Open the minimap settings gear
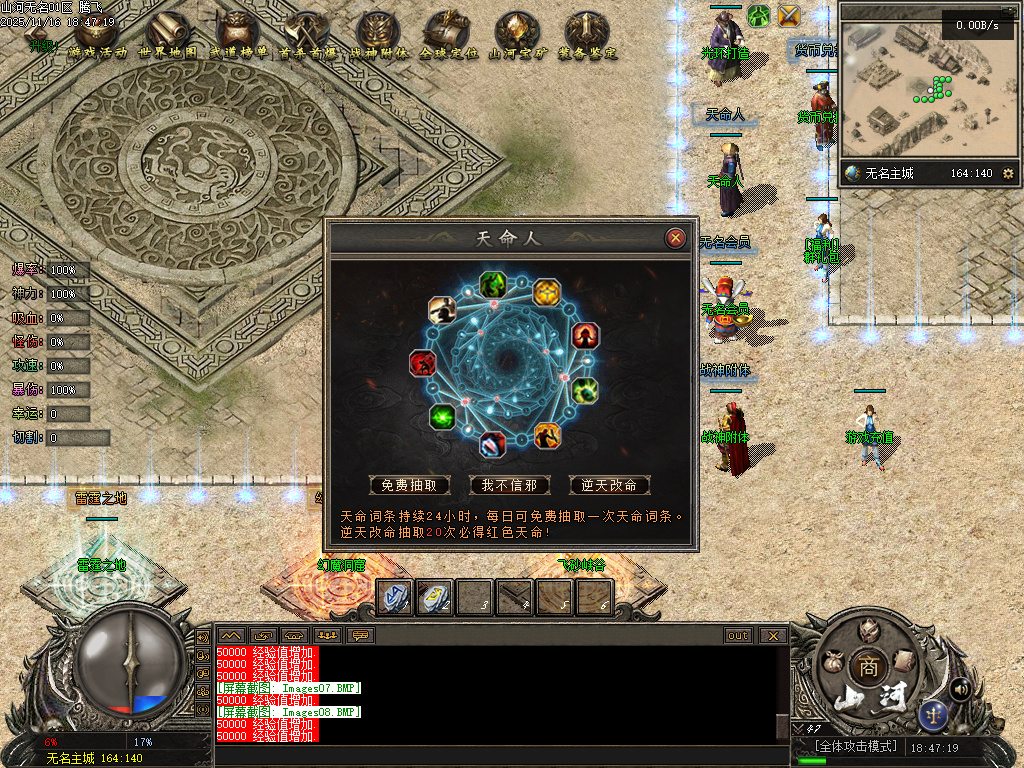 tap(1008, 174)
